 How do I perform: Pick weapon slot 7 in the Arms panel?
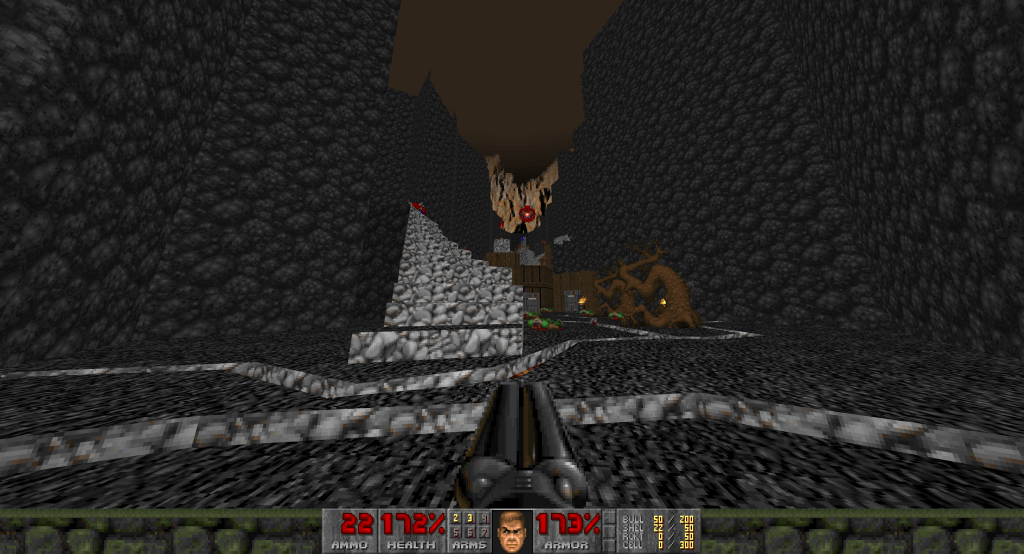point(483,532)
